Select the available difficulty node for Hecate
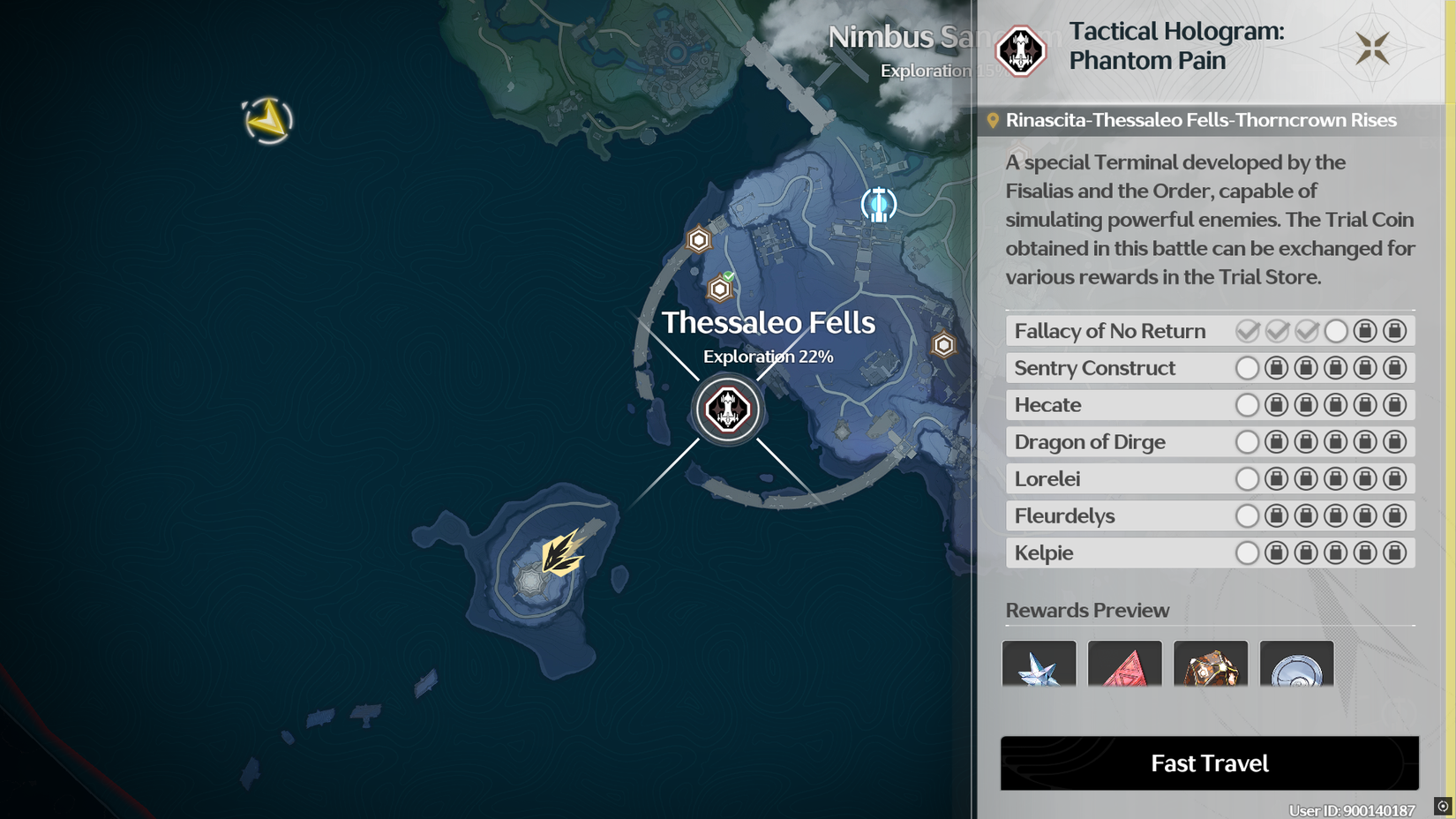This screenshot has height=819, width=1456. [1248, 405]
